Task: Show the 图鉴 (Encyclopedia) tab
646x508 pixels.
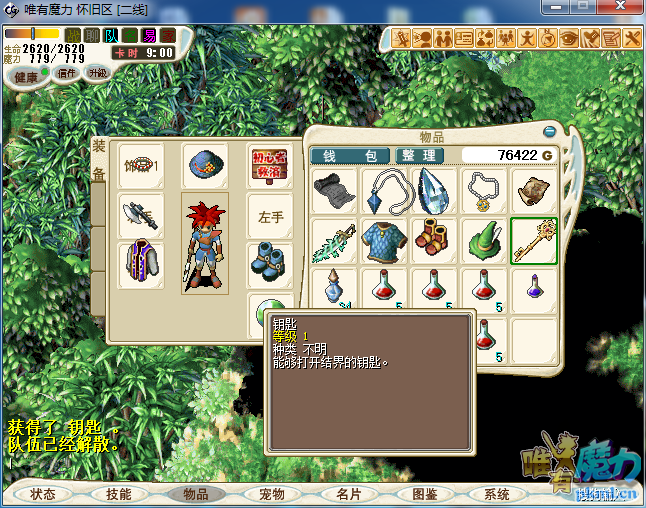Action: point(425,494)
